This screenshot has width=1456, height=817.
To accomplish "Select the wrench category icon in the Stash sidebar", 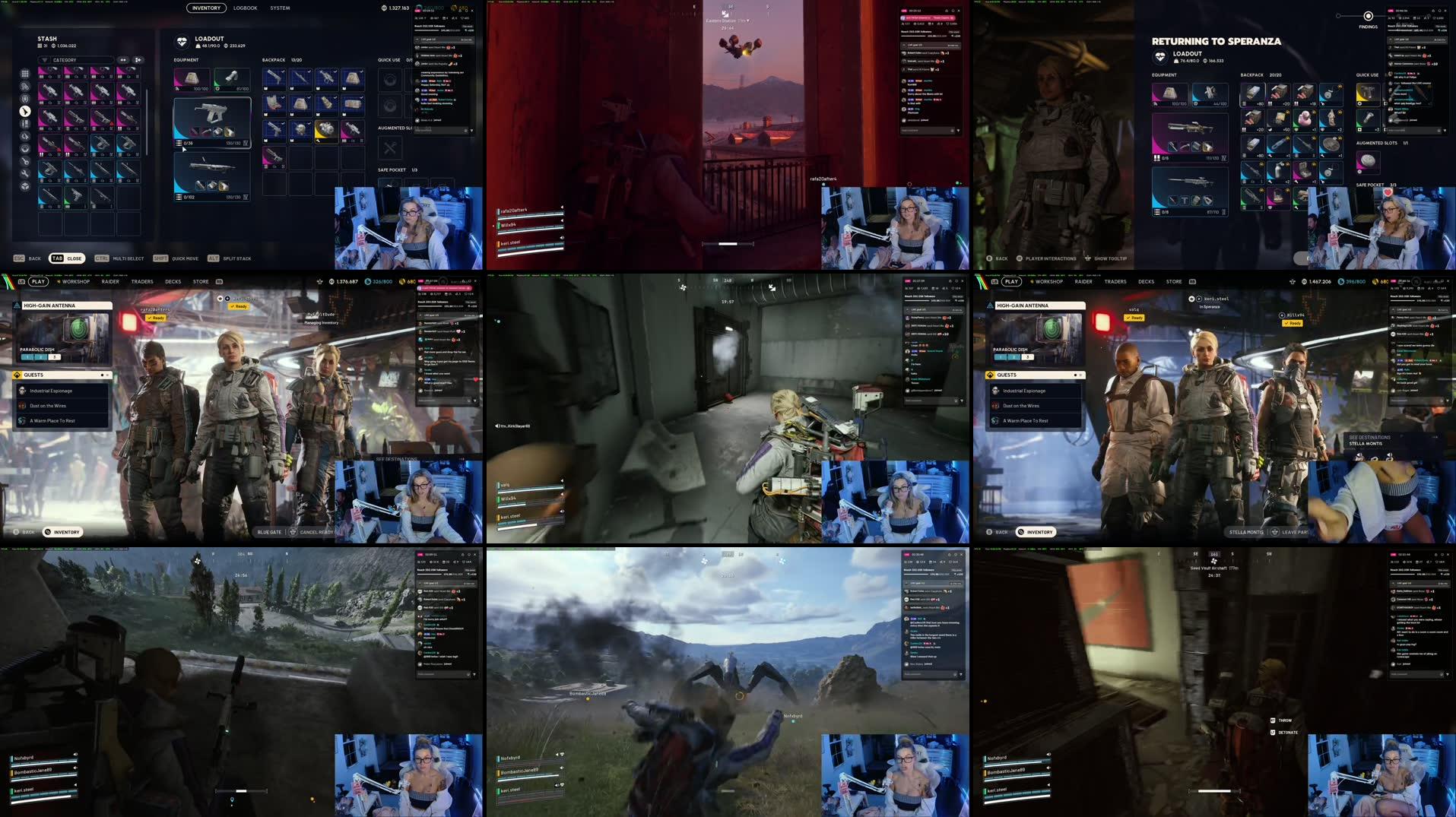I will tap(25, 173).
